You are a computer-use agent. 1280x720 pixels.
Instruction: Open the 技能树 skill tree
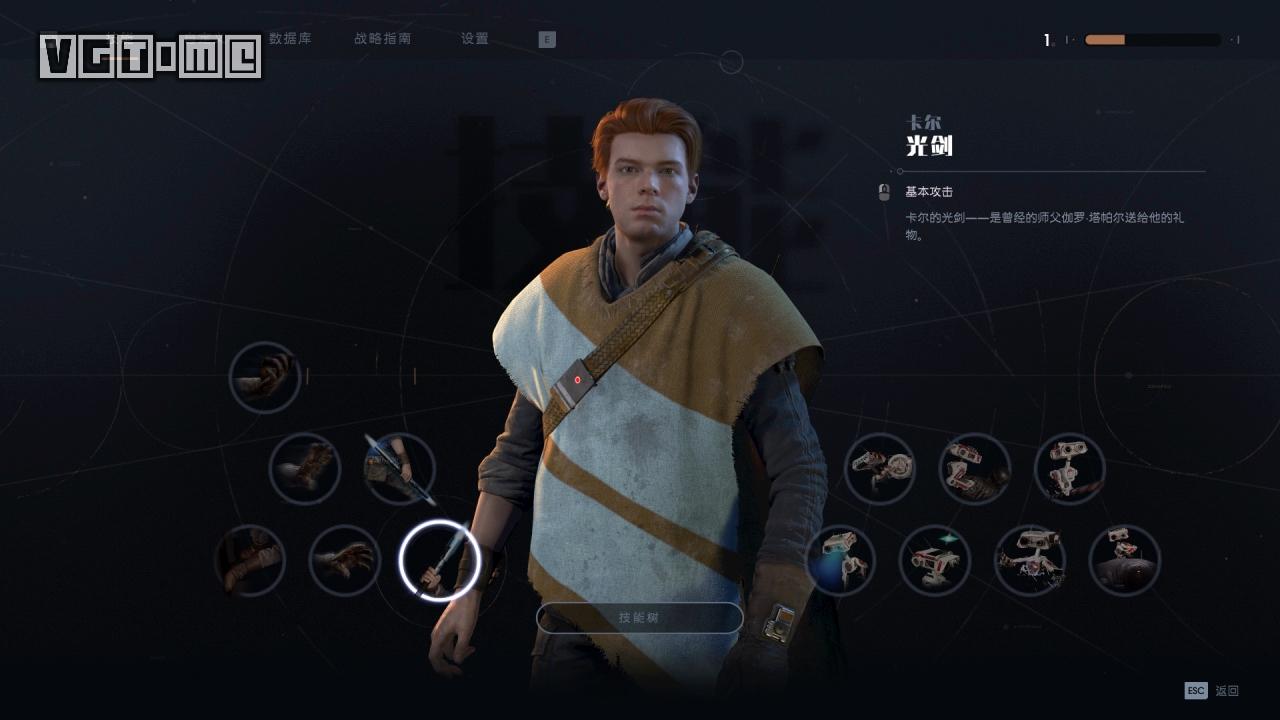click(640, 617)
